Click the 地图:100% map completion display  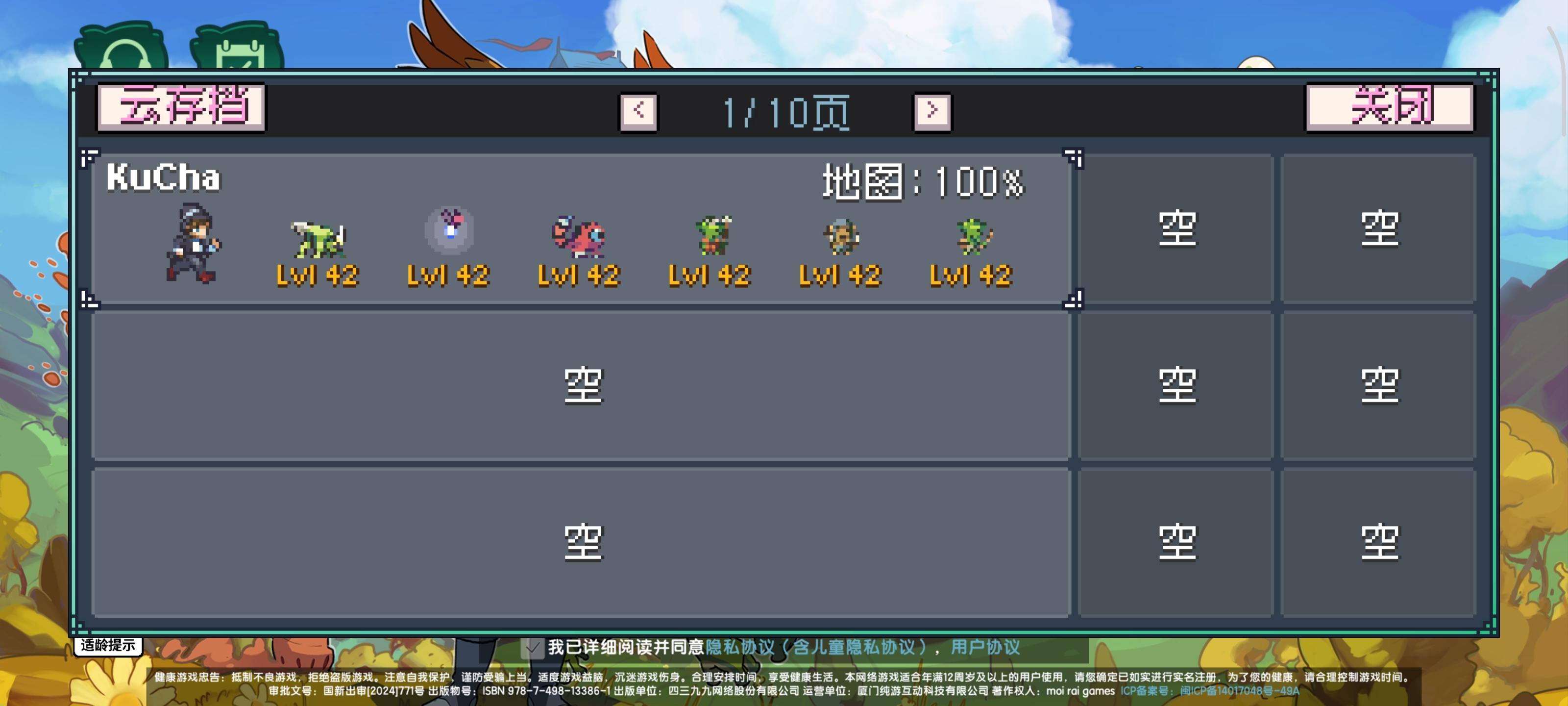[921, 181]
